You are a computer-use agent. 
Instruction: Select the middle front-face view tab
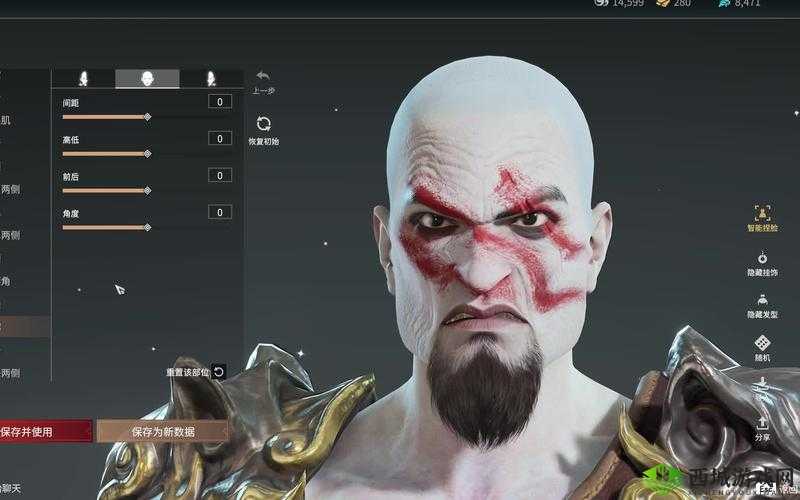pos(147,78)
